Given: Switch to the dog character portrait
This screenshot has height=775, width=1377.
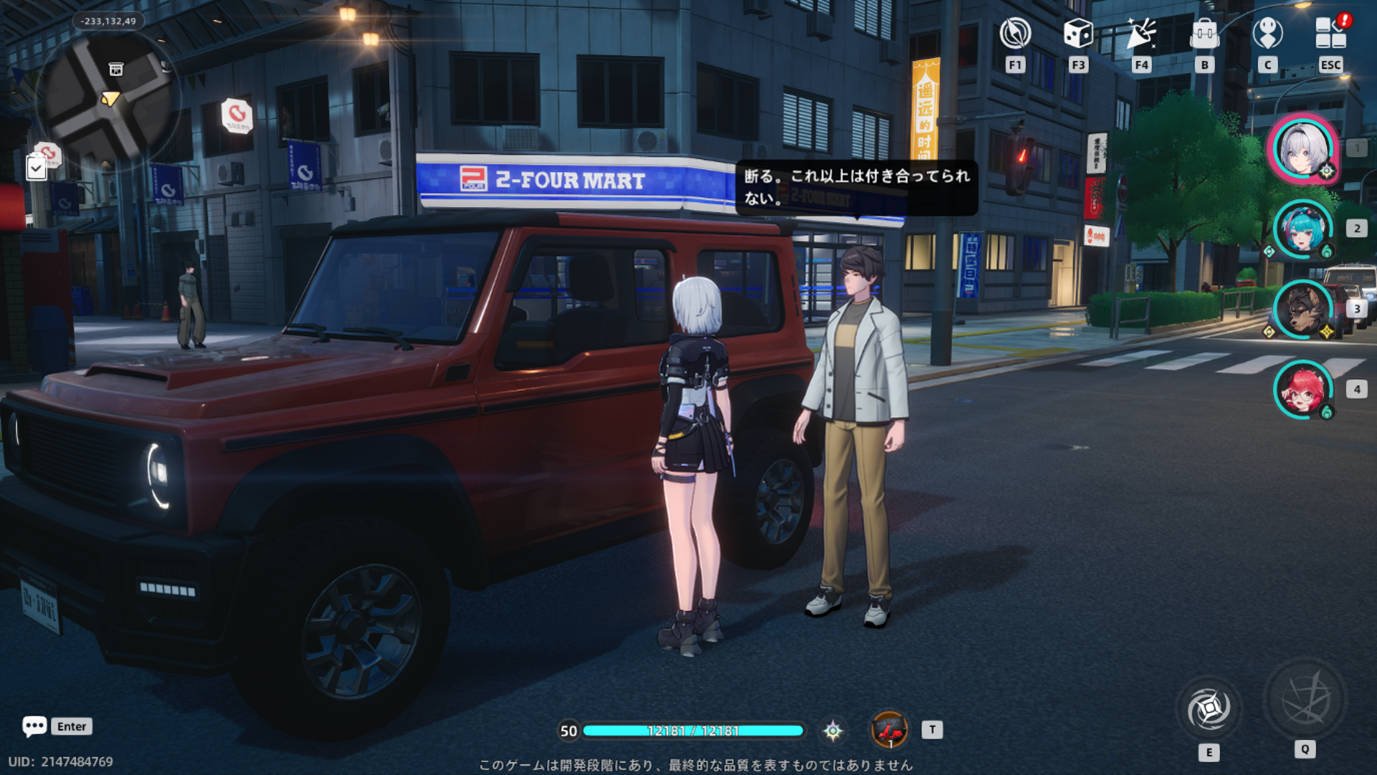Looking at the screenshot, I should 1303,309.
